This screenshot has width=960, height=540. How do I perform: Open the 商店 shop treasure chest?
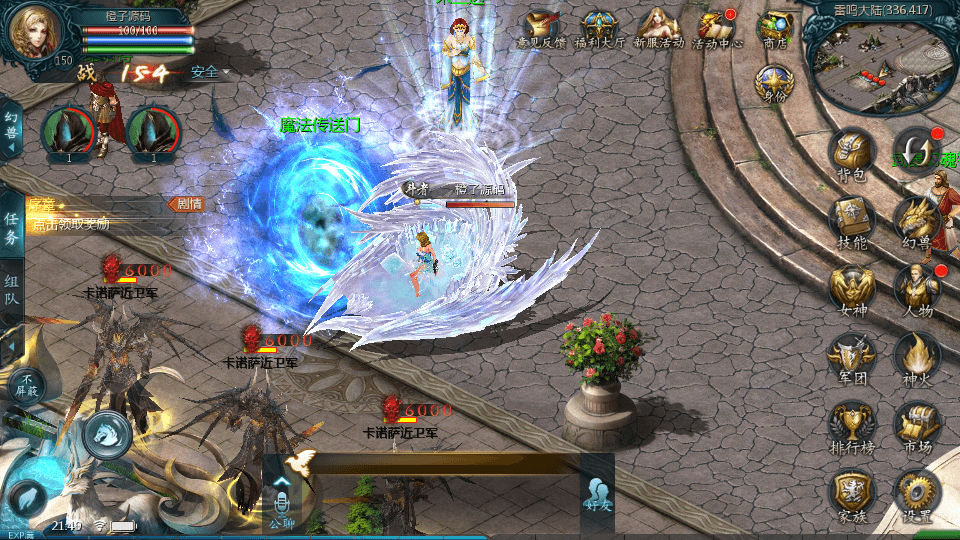point(775,29)
